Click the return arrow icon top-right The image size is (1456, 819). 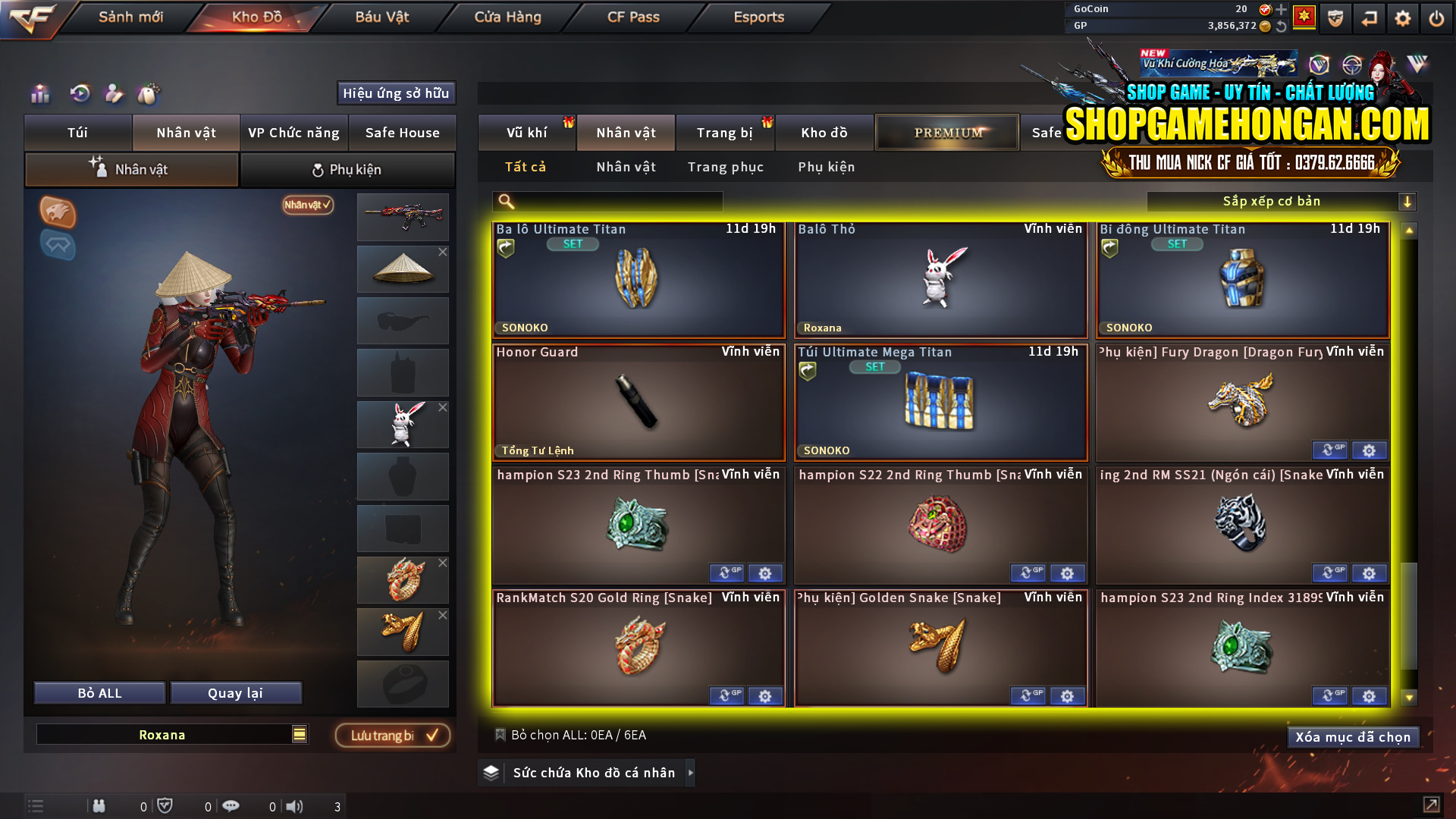[x=1368, y=17]
